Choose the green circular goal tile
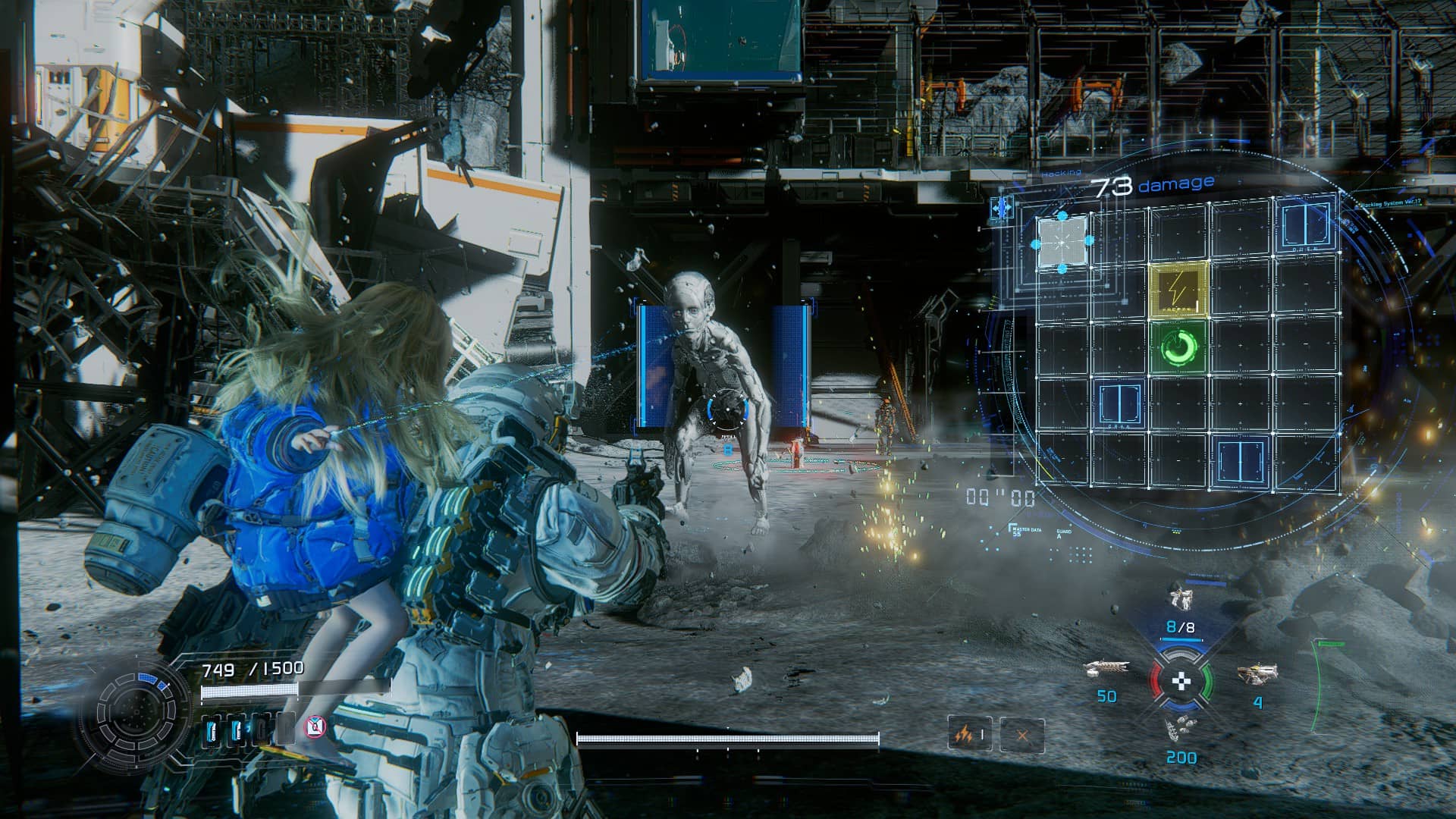Viewport: 1456px width, 819px height. click(1178, 347)
